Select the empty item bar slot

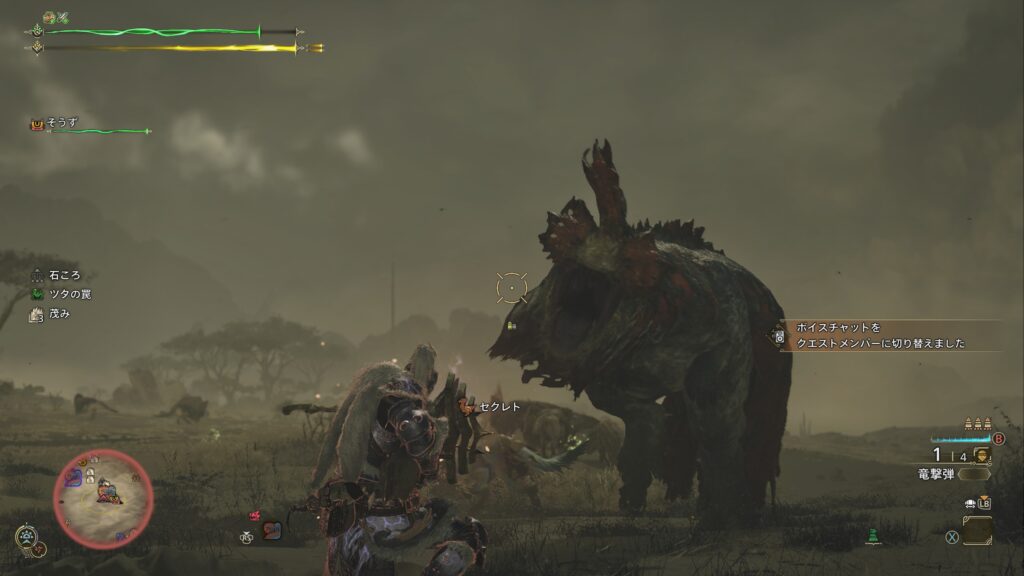tap(977, 531)
